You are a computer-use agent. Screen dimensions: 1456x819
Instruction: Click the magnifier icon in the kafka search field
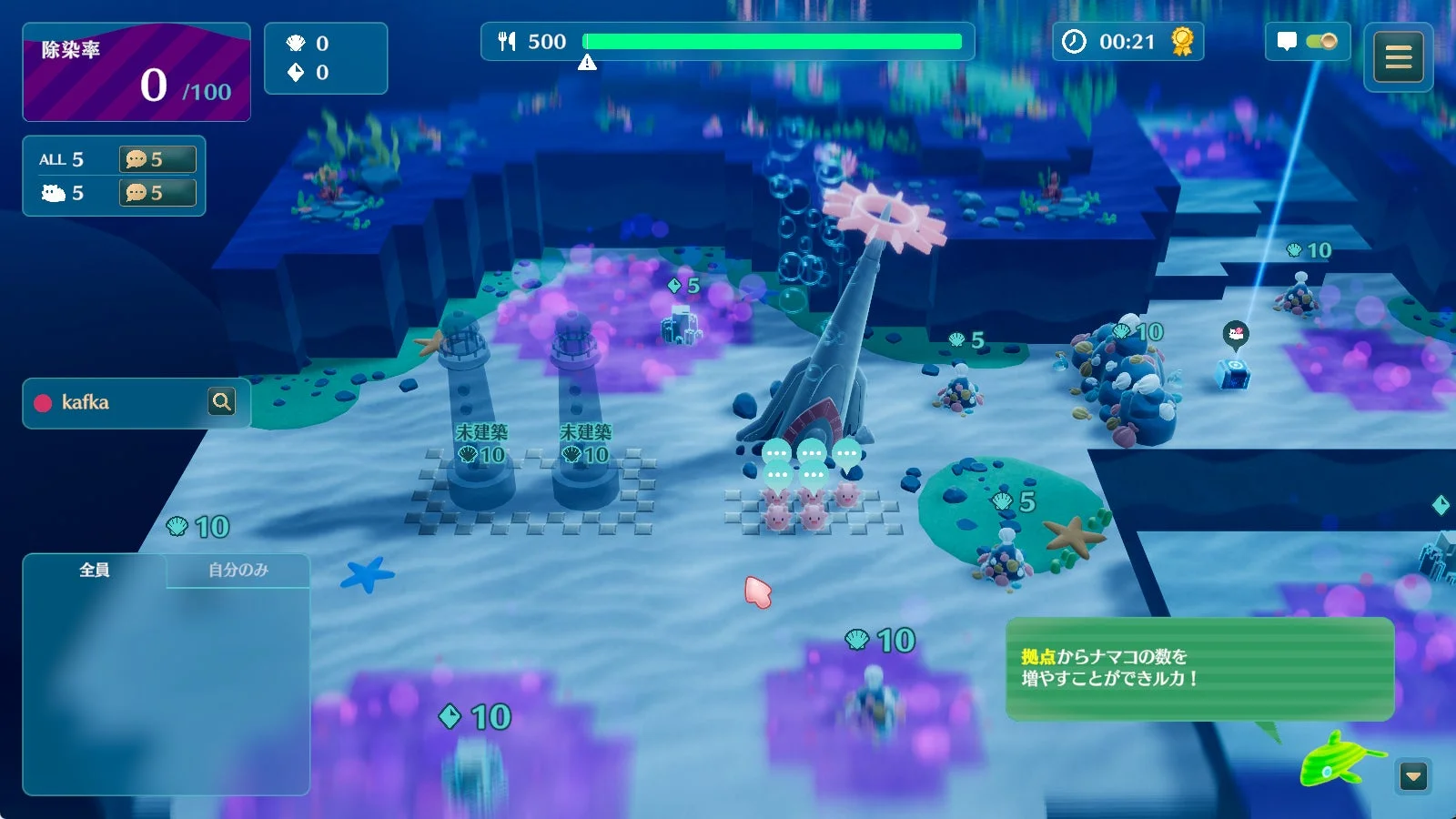point(222,402)
